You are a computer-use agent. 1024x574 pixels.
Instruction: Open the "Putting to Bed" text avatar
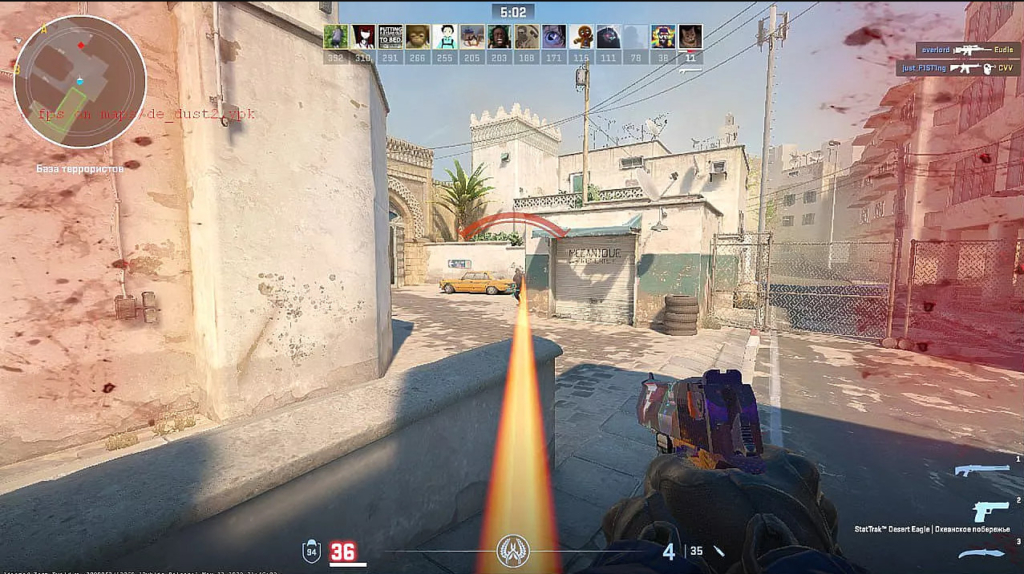[390, 37]
